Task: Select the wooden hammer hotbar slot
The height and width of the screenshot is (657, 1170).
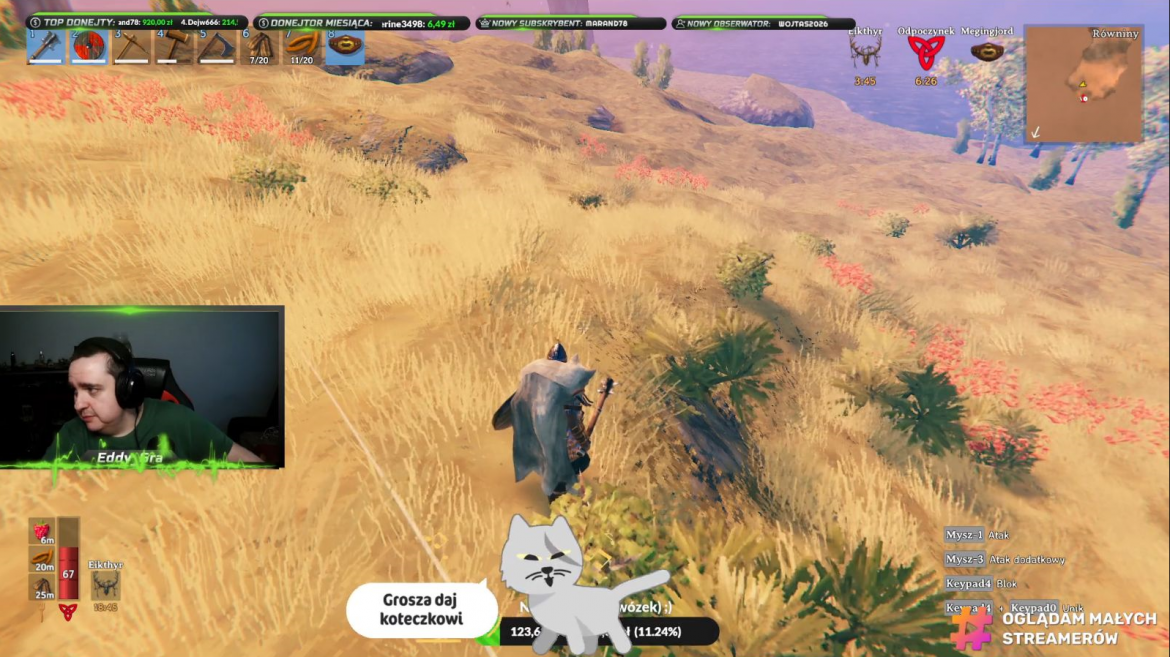Action: point(174,47)
